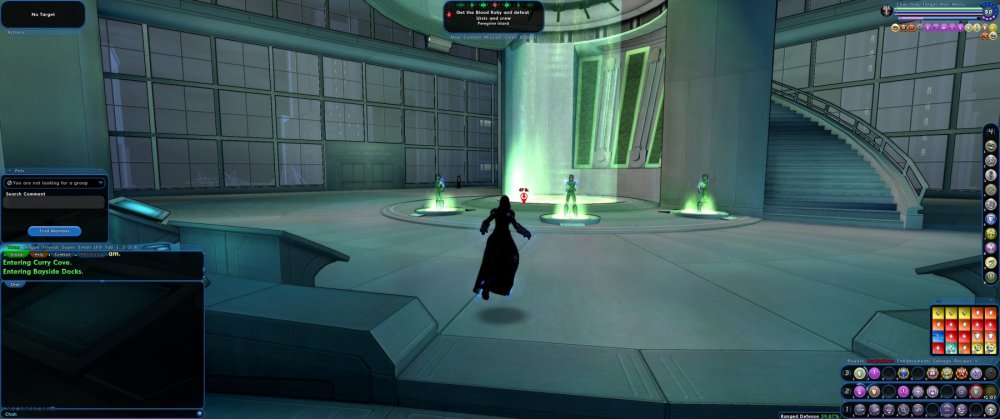Focus the Search Comment text field
Screen dimensions: 1000x419
54,203
